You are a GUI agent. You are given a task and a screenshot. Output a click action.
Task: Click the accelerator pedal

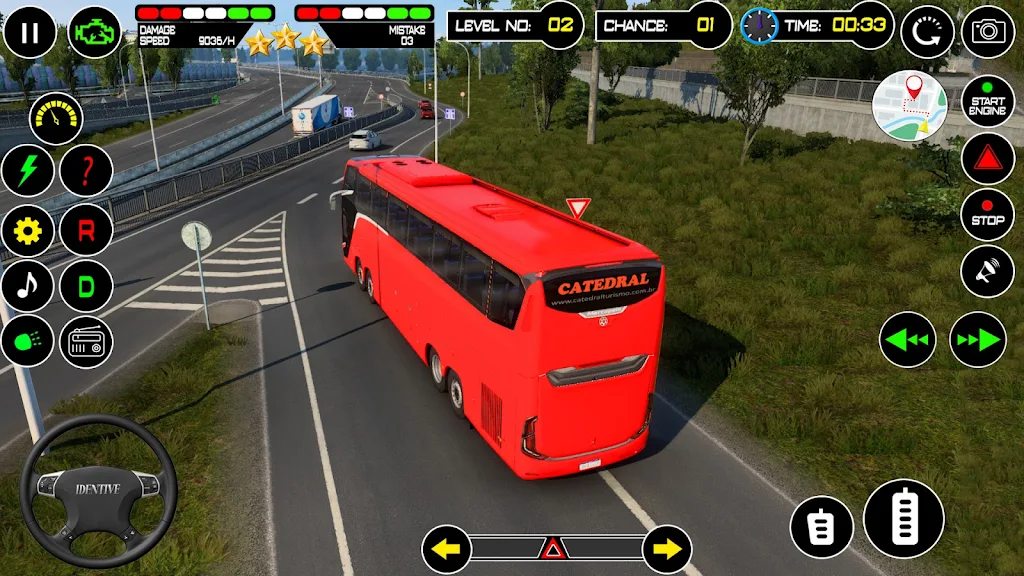(x=904, y=518)
